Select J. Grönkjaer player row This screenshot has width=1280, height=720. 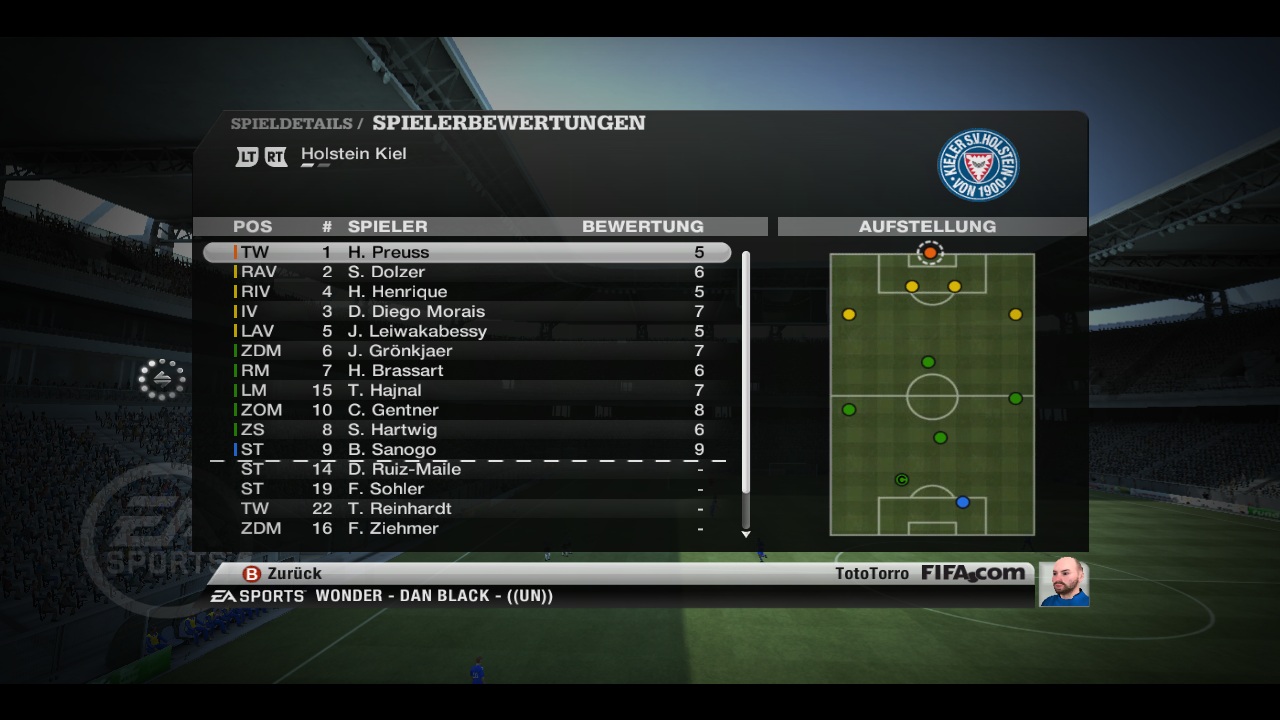coord(467,351)
